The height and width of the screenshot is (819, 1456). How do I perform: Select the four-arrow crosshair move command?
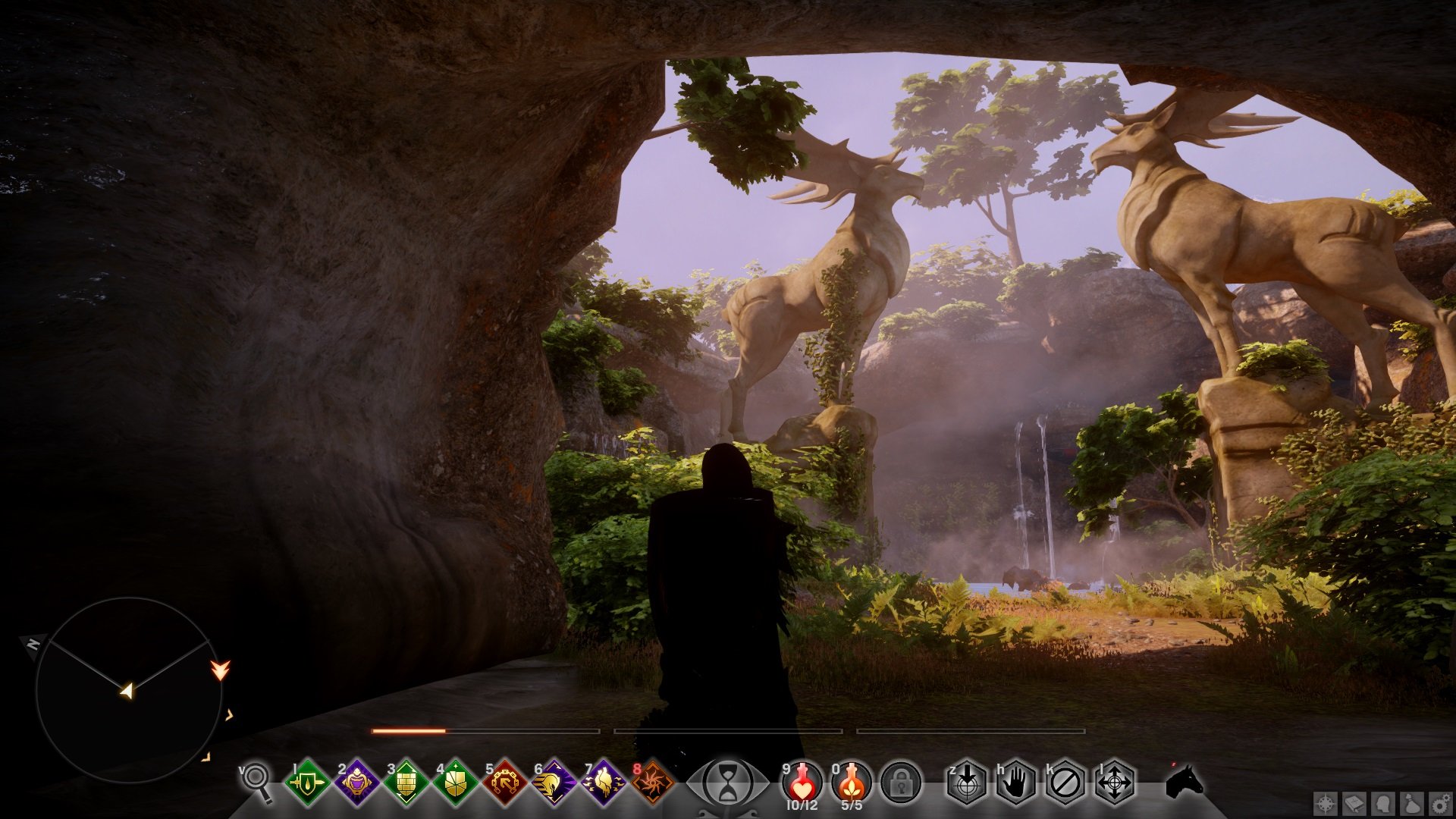(1115, 783)
